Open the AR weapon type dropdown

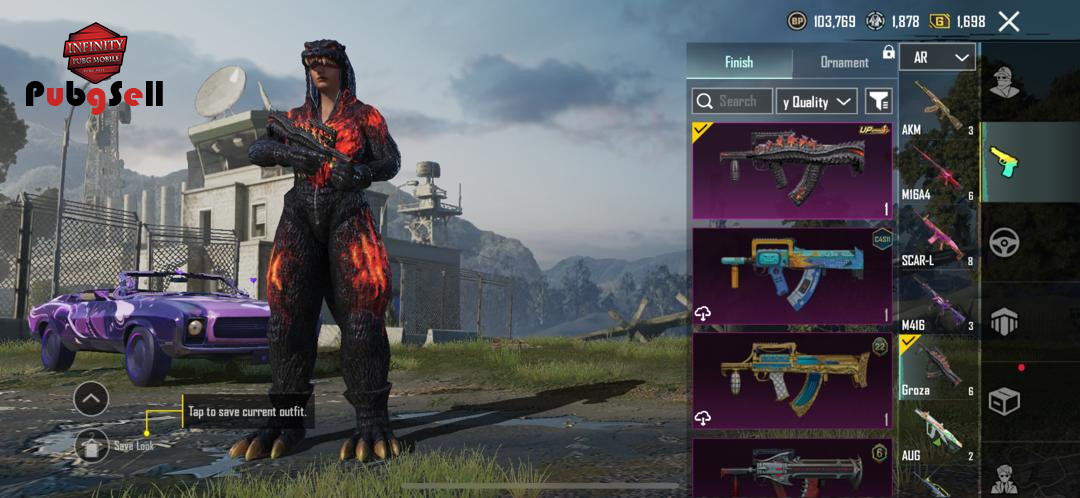(x=937, y=58)
